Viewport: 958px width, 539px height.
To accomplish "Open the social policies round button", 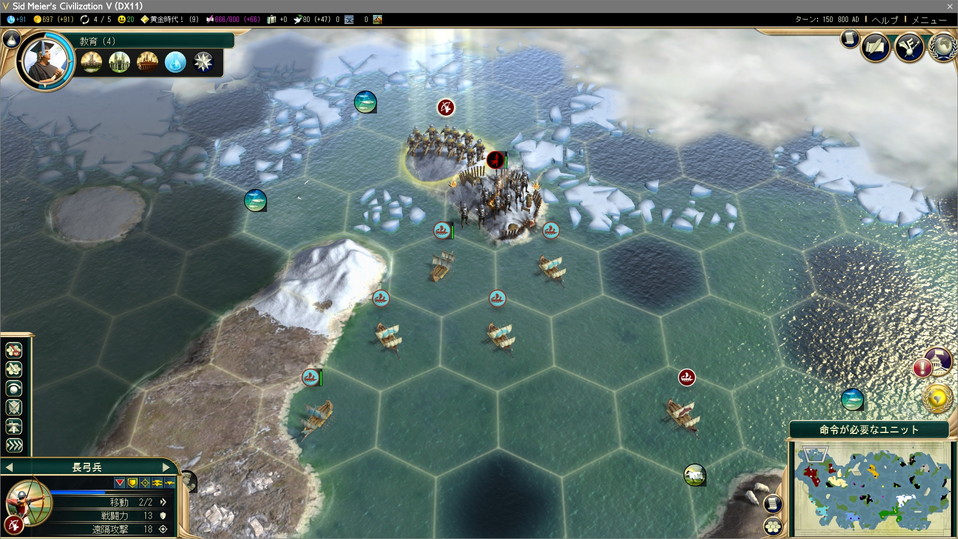I will [x=908, y=48].
